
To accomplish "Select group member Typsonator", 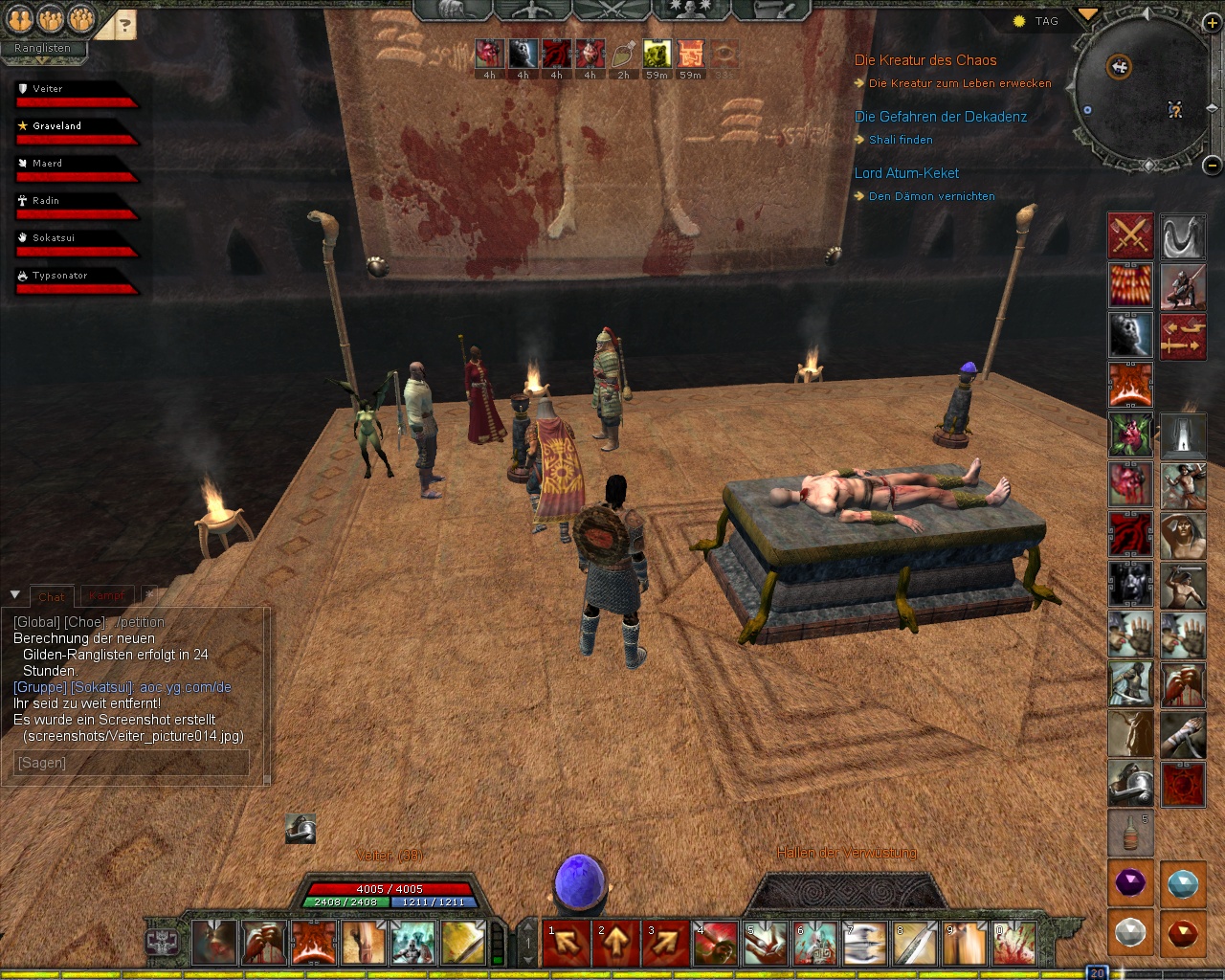I will tap(59, 276).
